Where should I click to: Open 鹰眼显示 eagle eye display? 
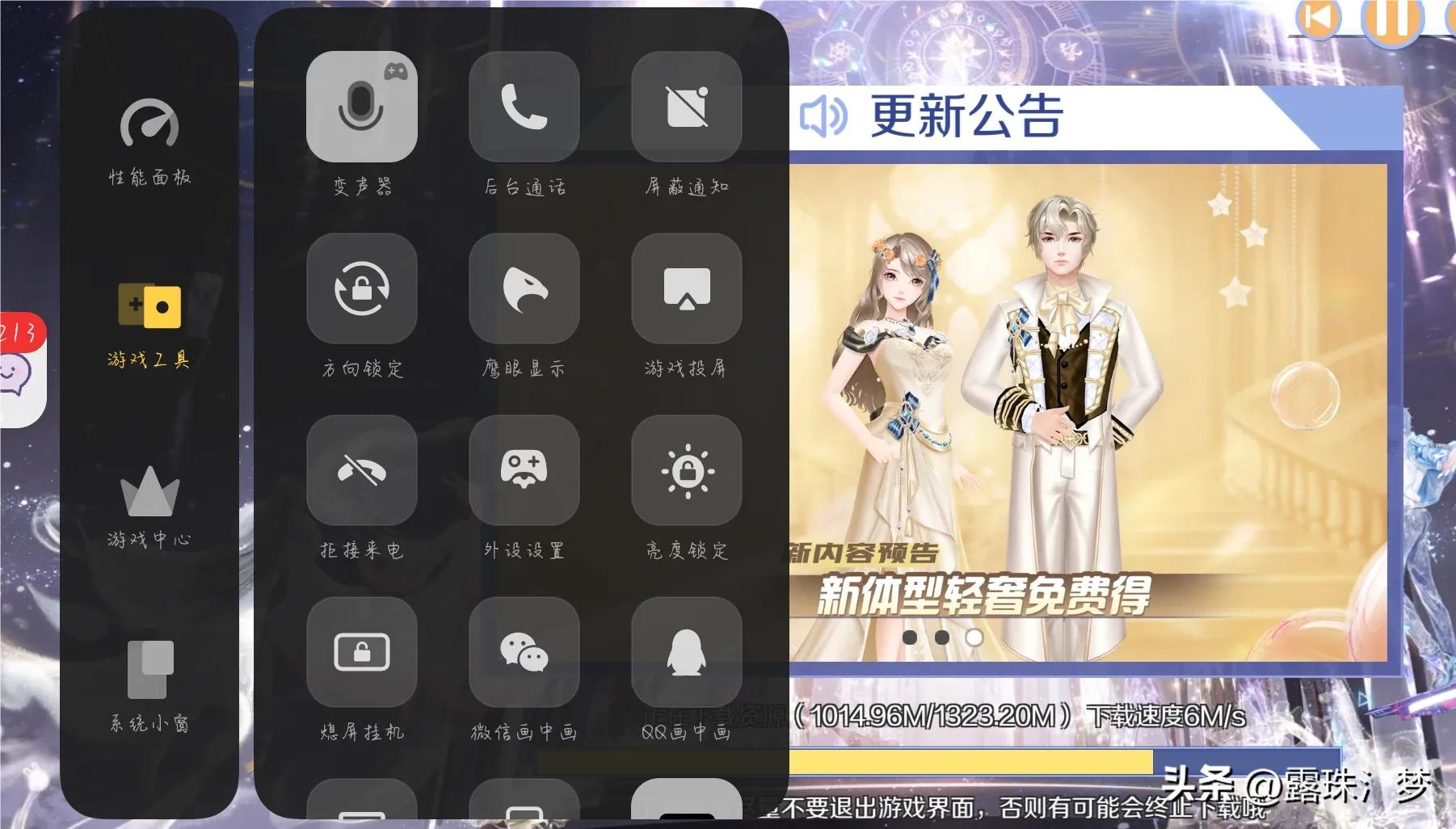[524, 288]
